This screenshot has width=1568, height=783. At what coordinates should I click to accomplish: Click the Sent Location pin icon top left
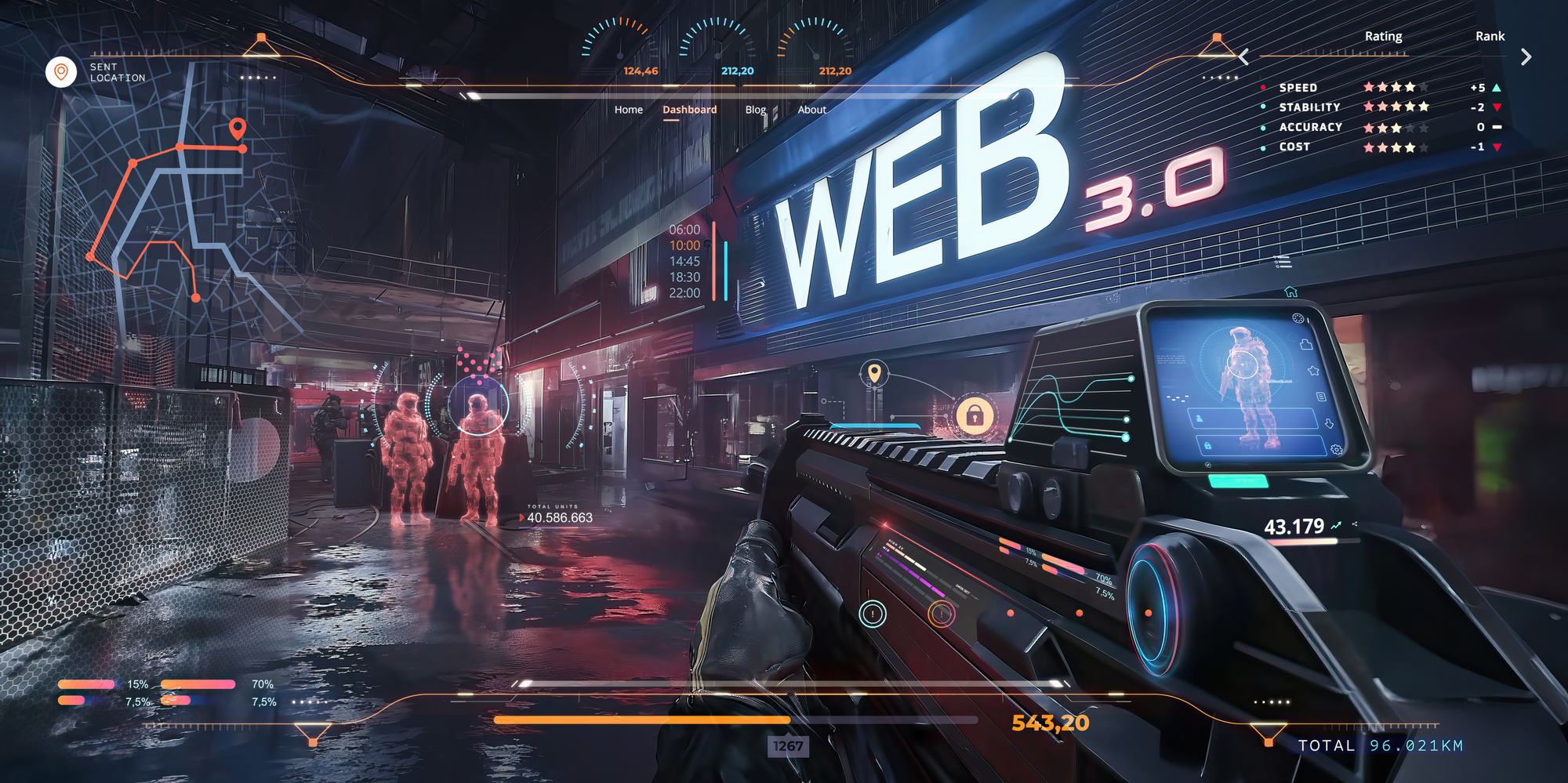pos(62,71)
